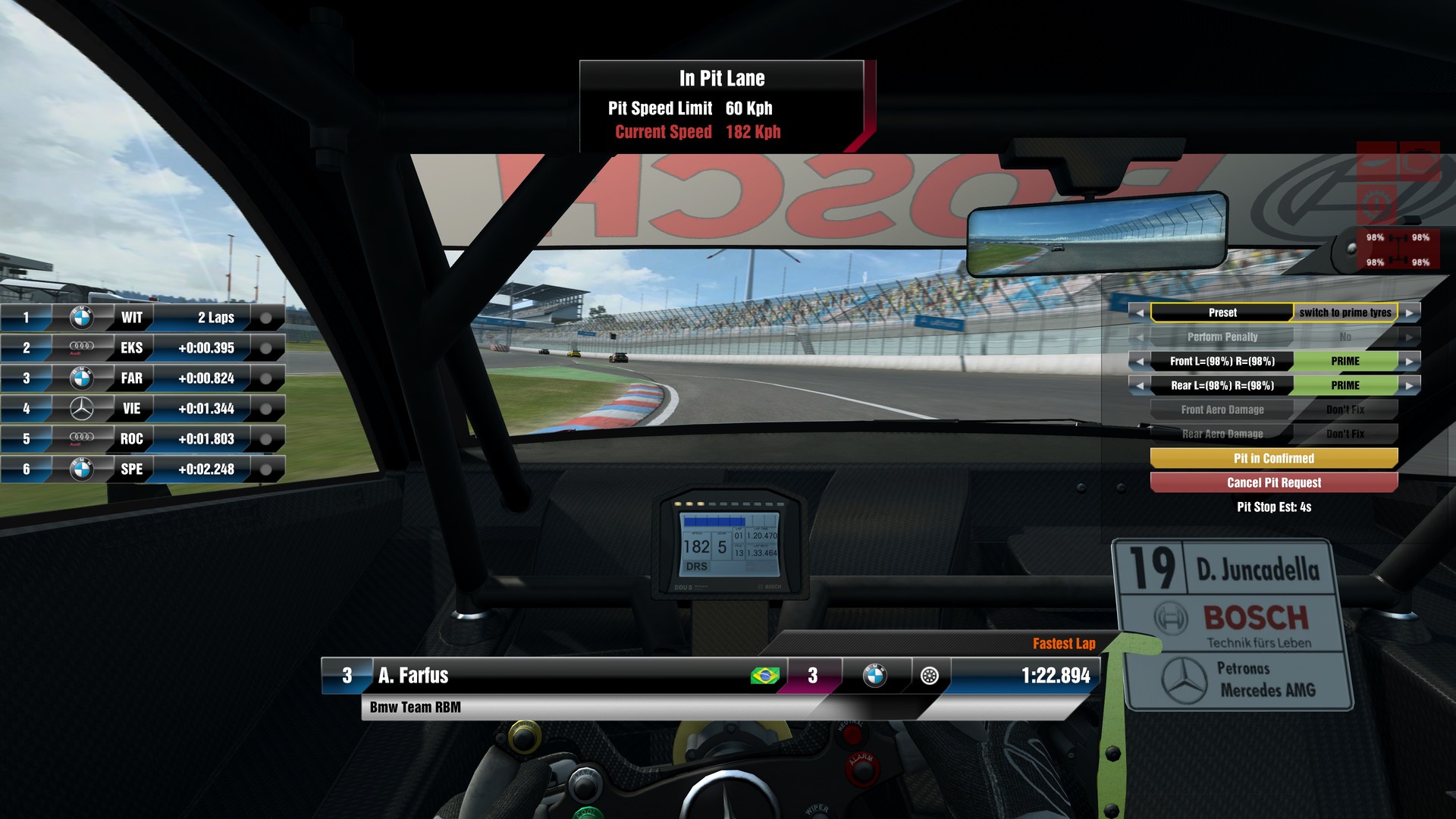This screenshot has height=819, width=1456.
Task: Open the next Preset option with the right arrow
Action: point(1409,312)
